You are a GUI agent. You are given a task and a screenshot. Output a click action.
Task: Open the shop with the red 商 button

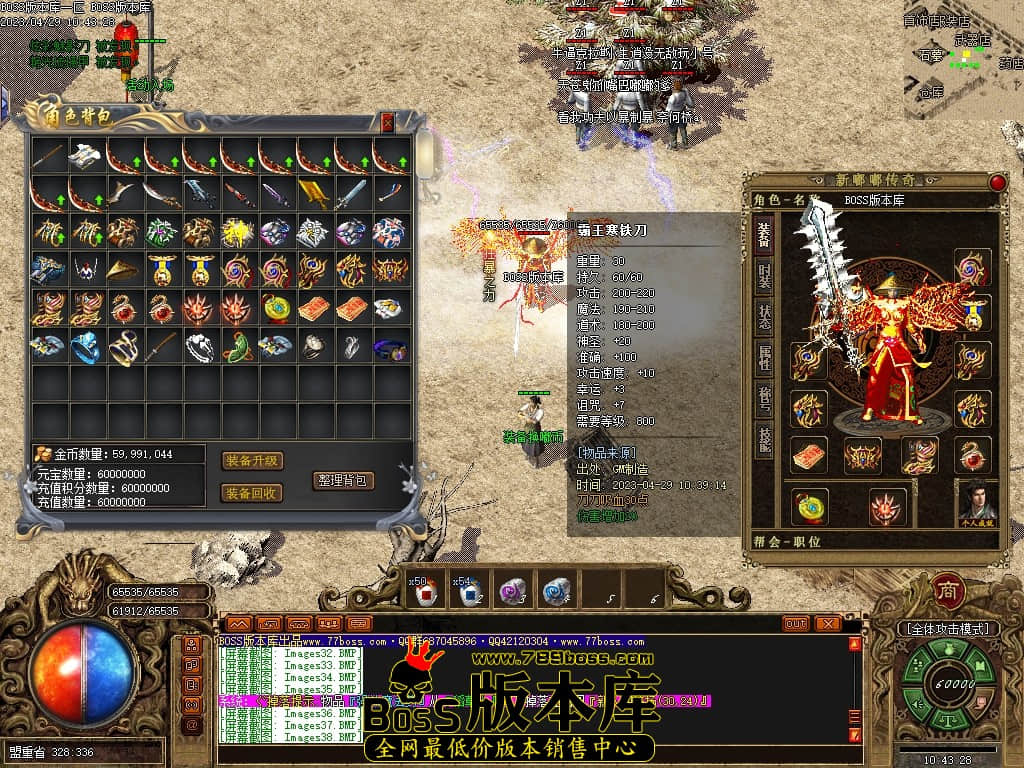[947, 590]
